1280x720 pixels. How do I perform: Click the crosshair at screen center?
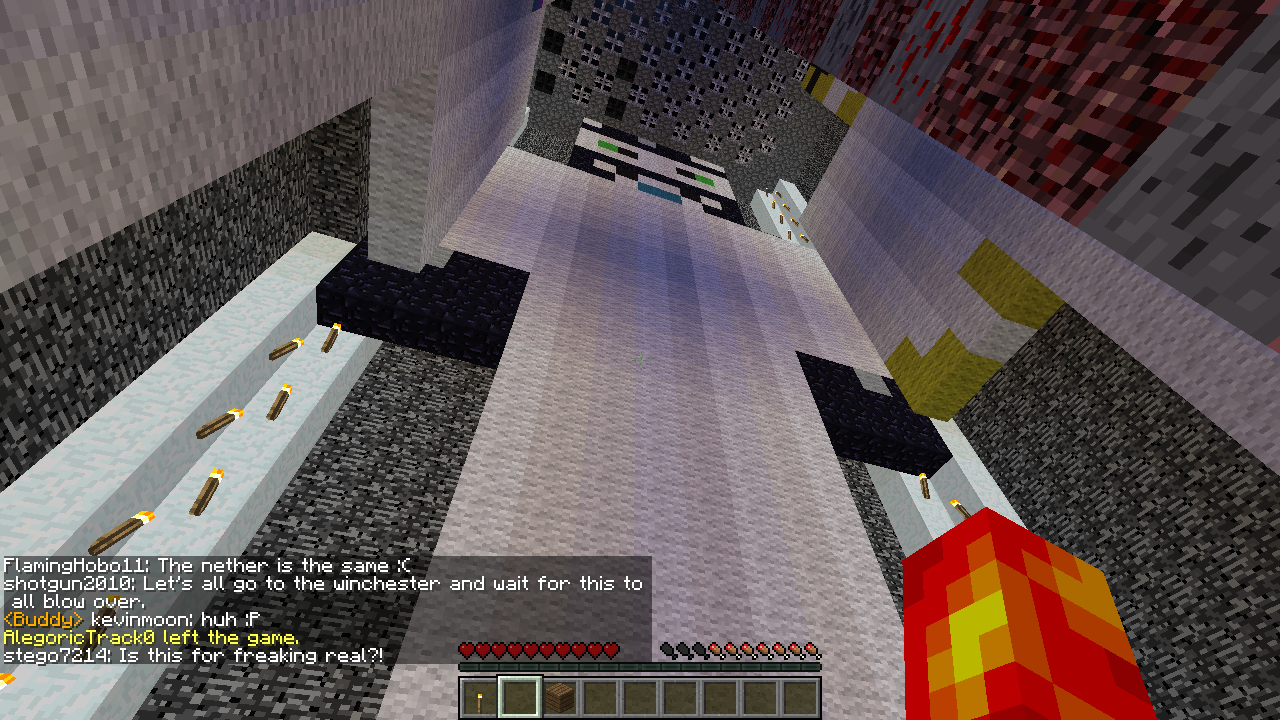pyautogui.click(x=640, y=360)
